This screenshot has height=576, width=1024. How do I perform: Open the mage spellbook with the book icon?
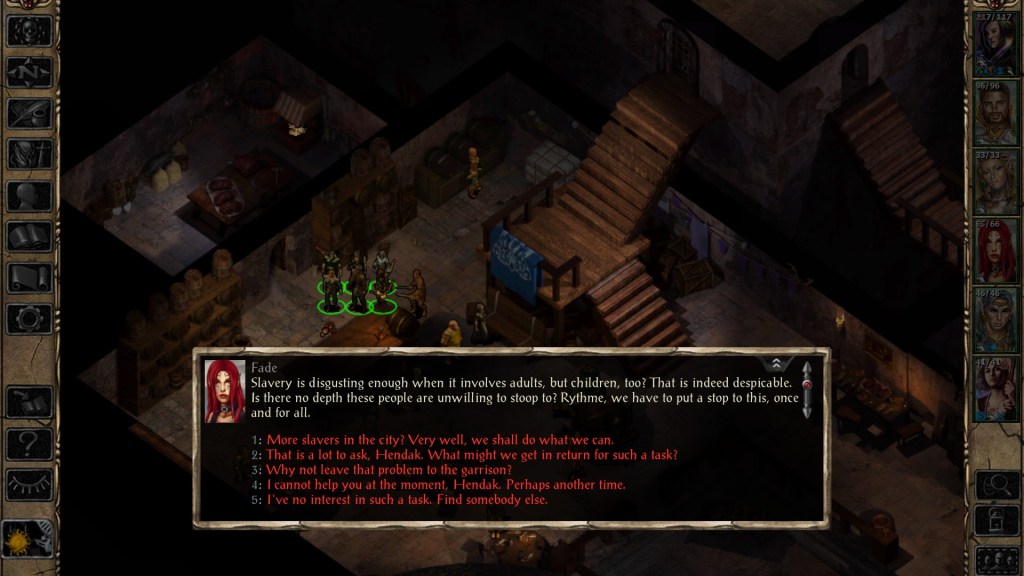pyautogui.click(x=29, y=237)
